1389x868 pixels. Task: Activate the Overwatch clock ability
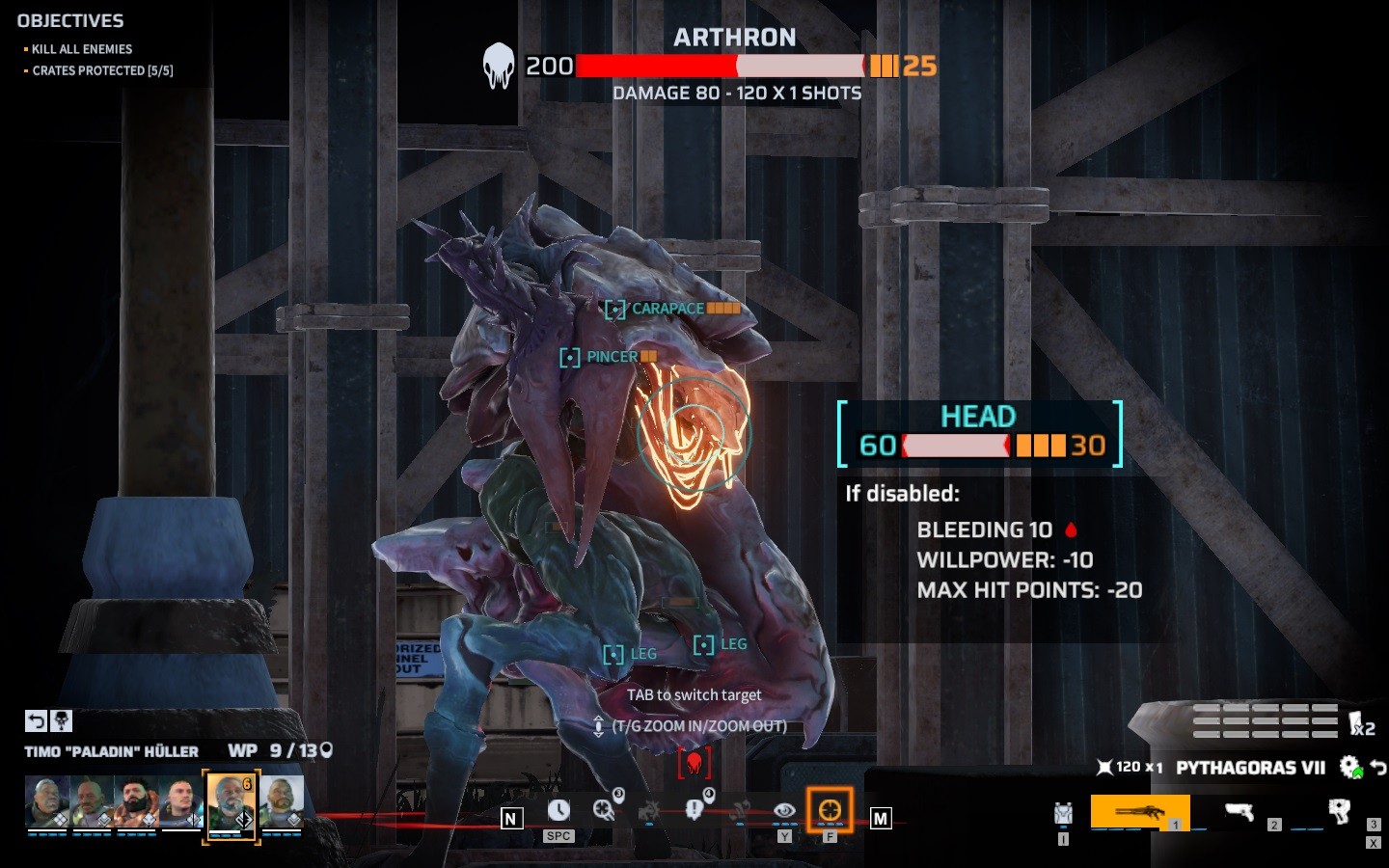(x=558, y=811)
